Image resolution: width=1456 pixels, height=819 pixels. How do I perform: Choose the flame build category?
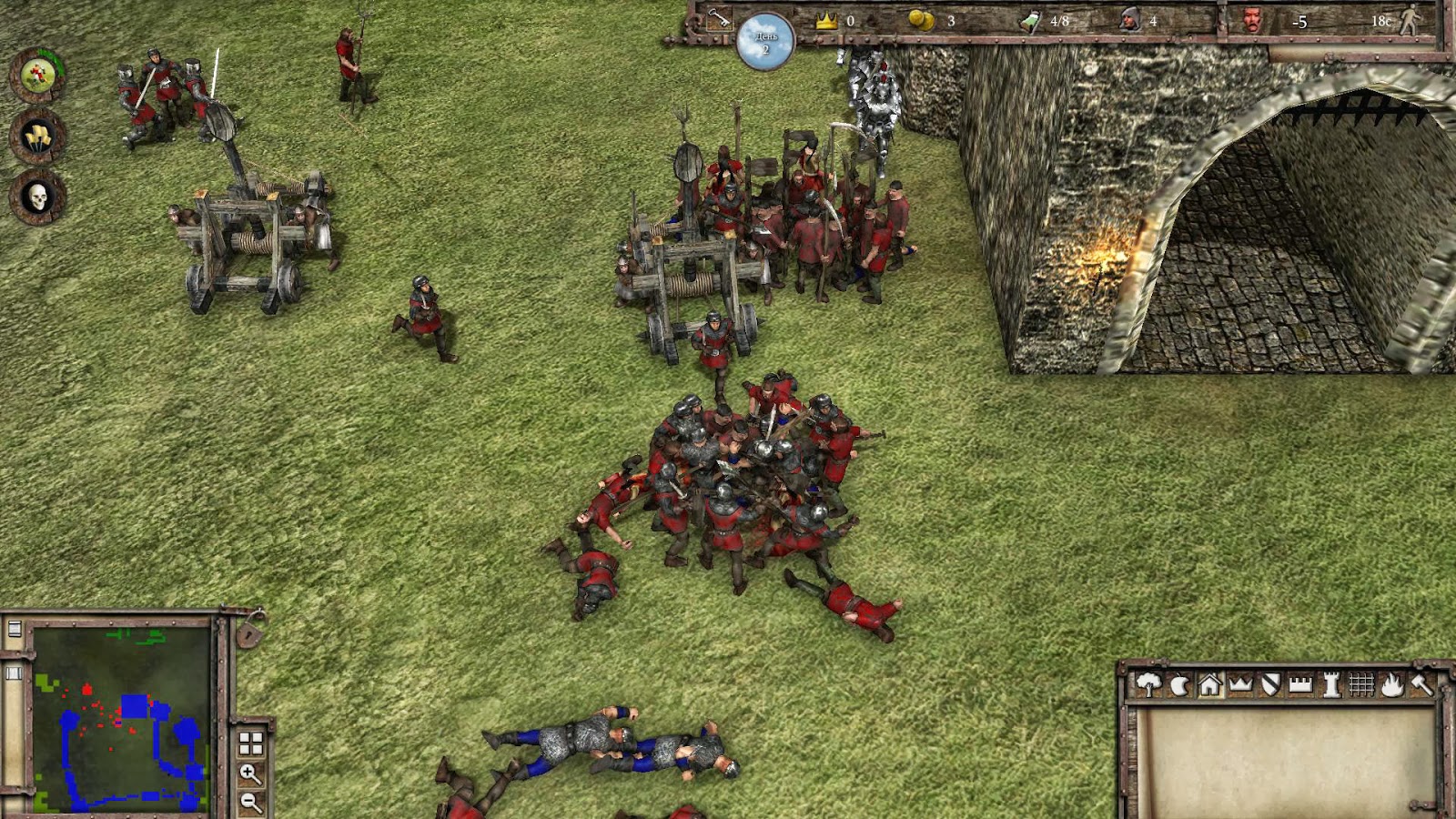coord(1391,685)
